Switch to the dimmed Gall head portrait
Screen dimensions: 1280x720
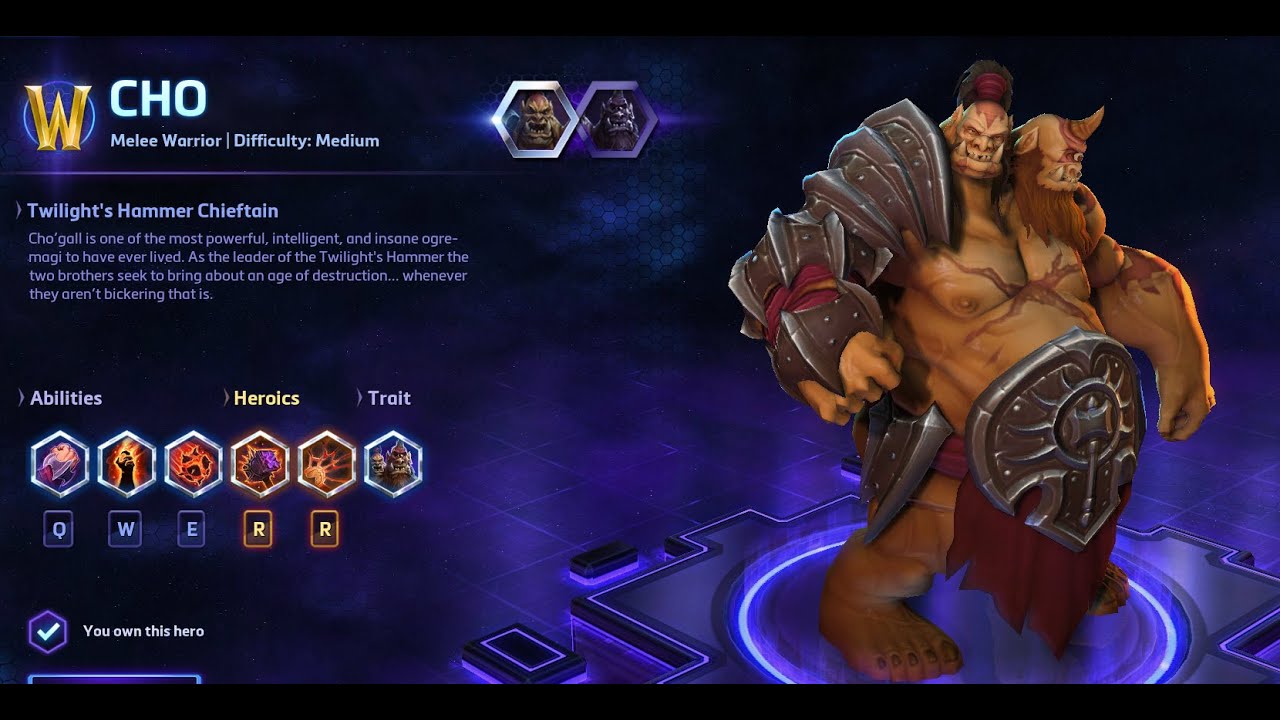pos(616,120)
